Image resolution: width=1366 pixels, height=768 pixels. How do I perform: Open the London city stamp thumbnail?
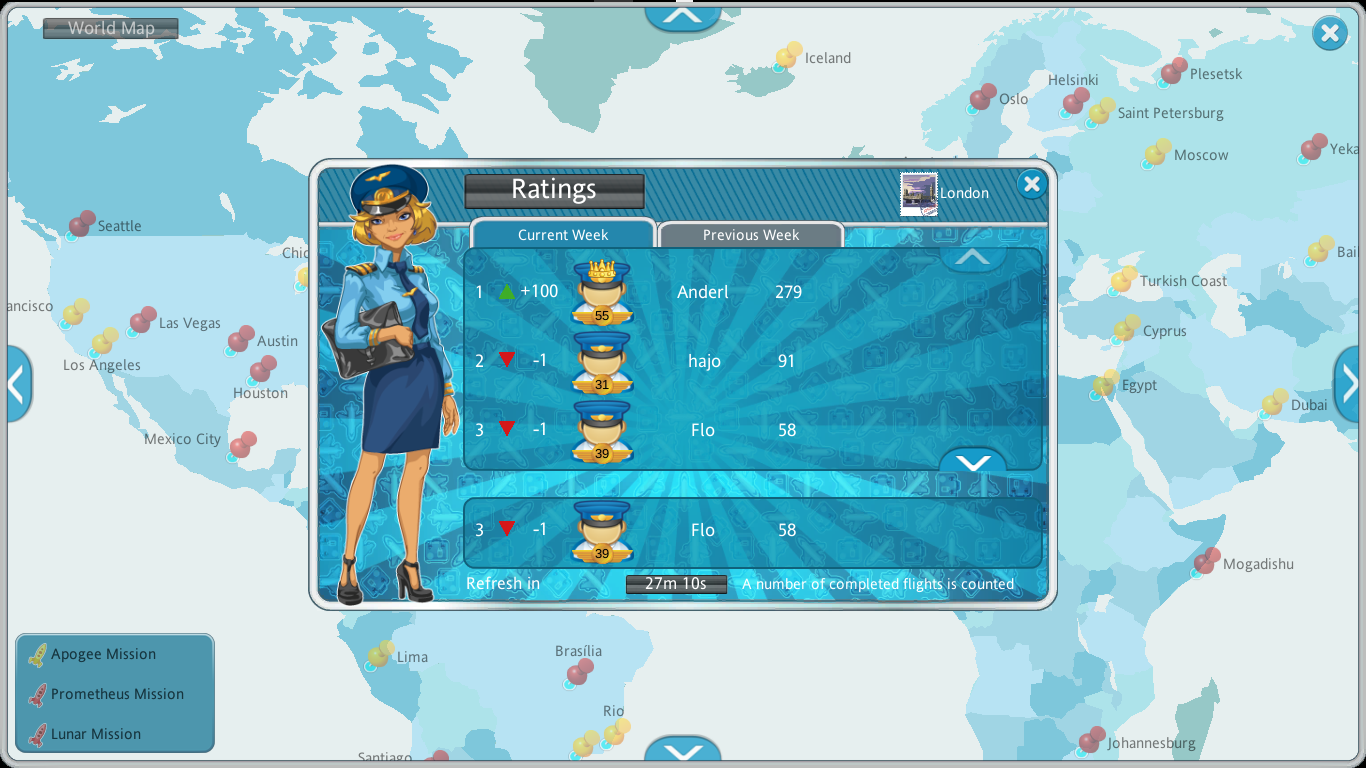click(x=918, y=193)
